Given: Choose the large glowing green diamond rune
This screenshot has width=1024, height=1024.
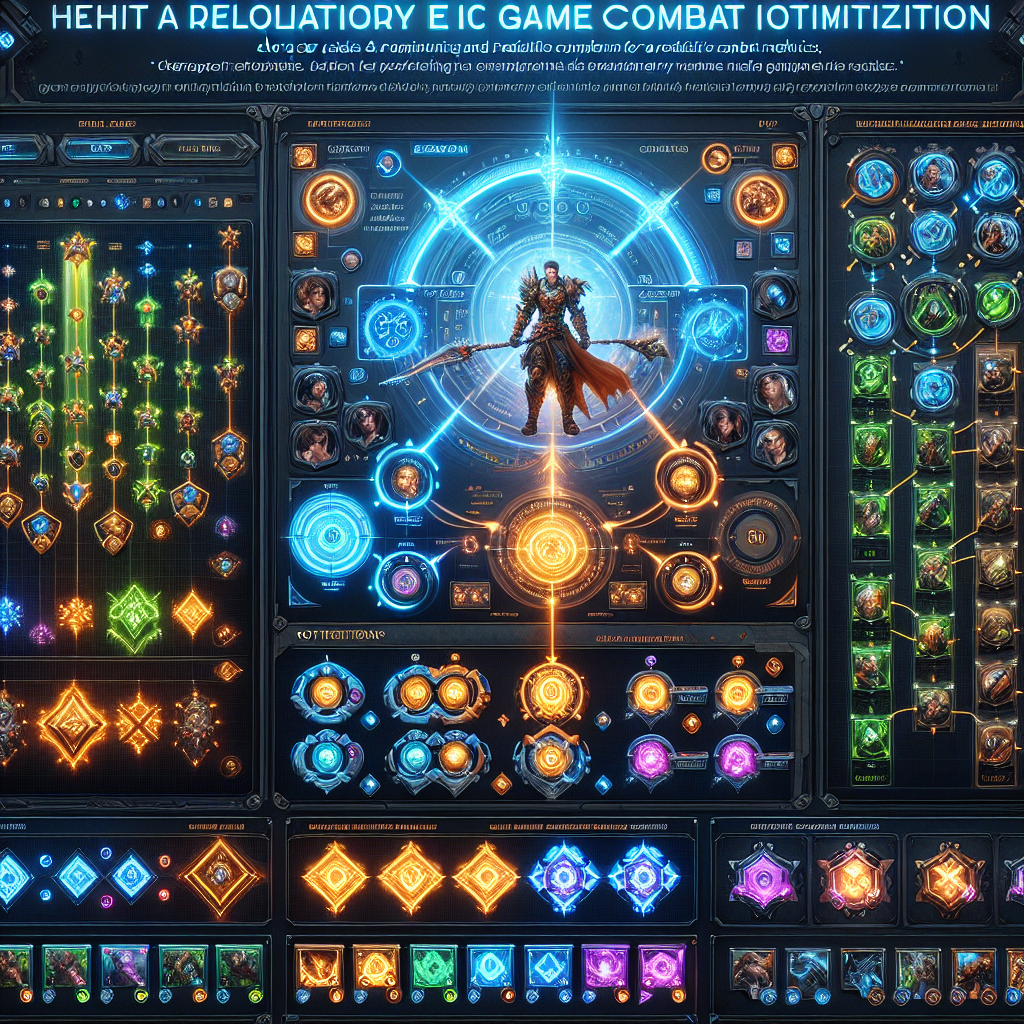Looking at the screenshot, I should coord(134,617).
